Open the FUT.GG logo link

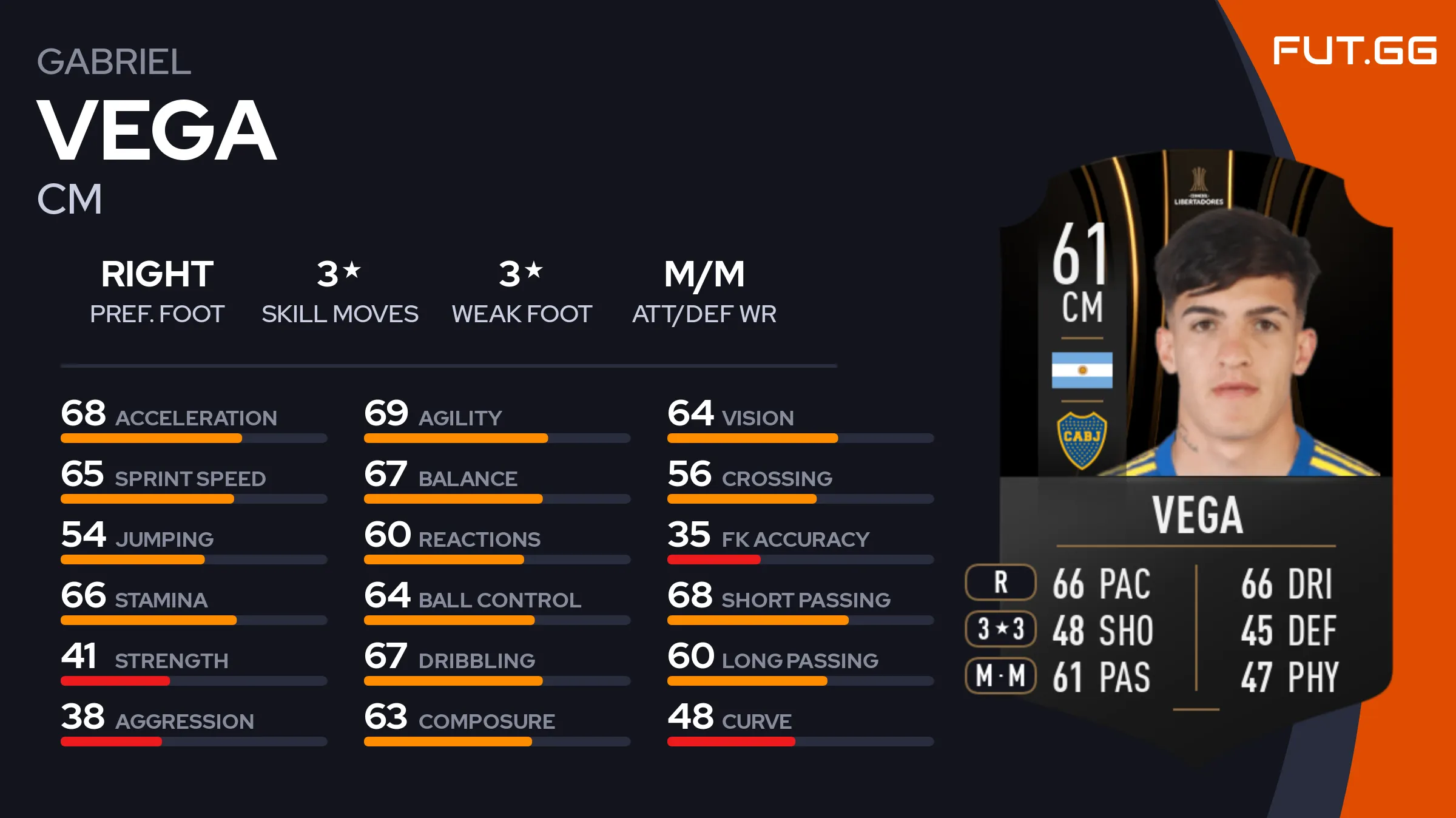[1354, 50]
